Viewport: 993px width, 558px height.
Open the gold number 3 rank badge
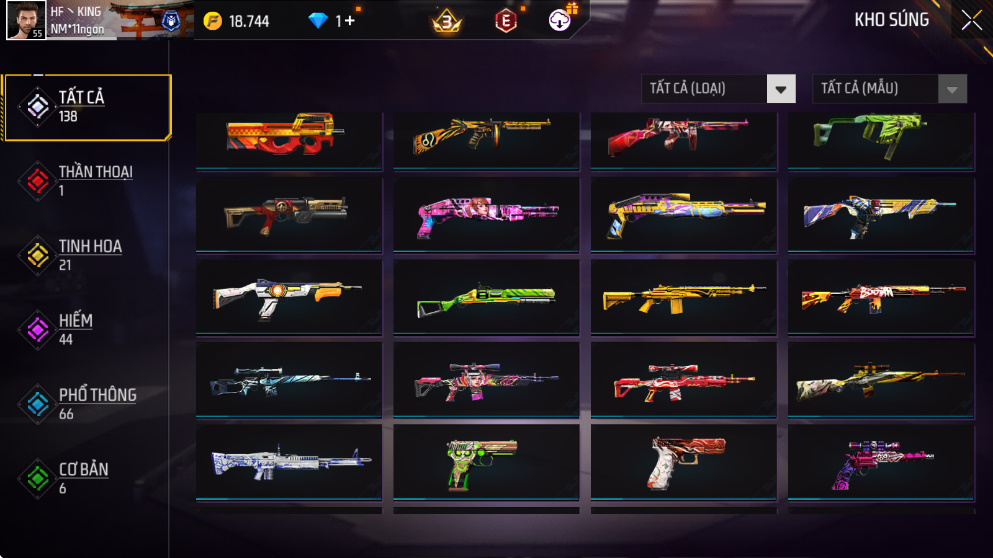446,20
